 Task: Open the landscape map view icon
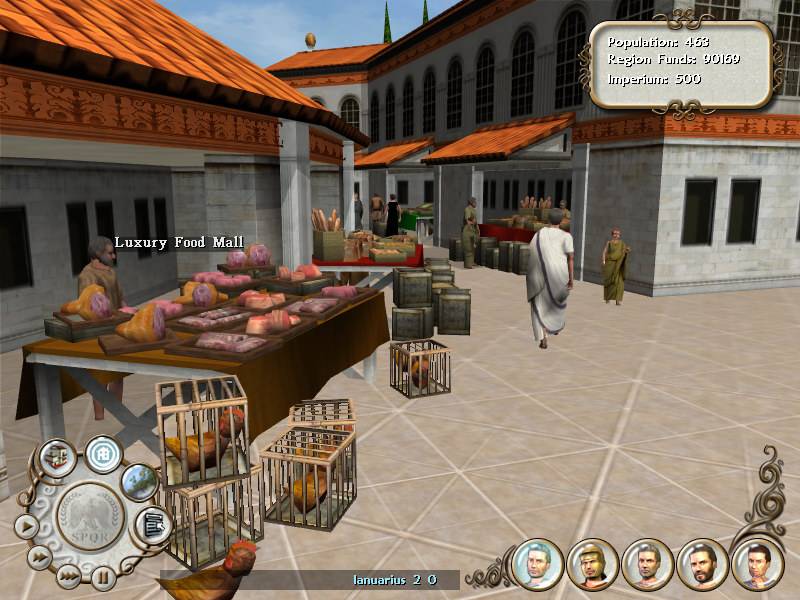tap(140, 481)
